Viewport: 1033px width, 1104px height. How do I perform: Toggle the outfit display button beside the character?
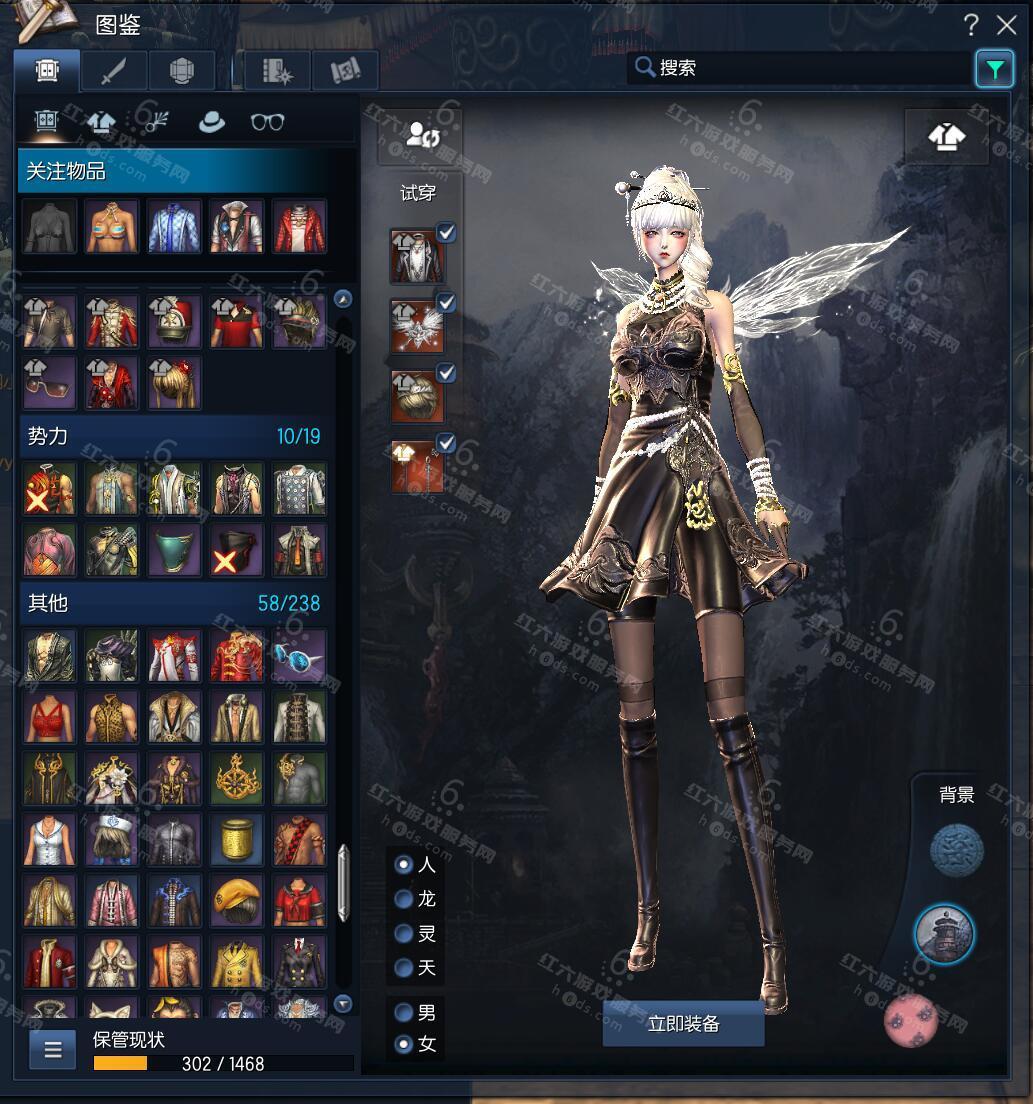(946, 137)
